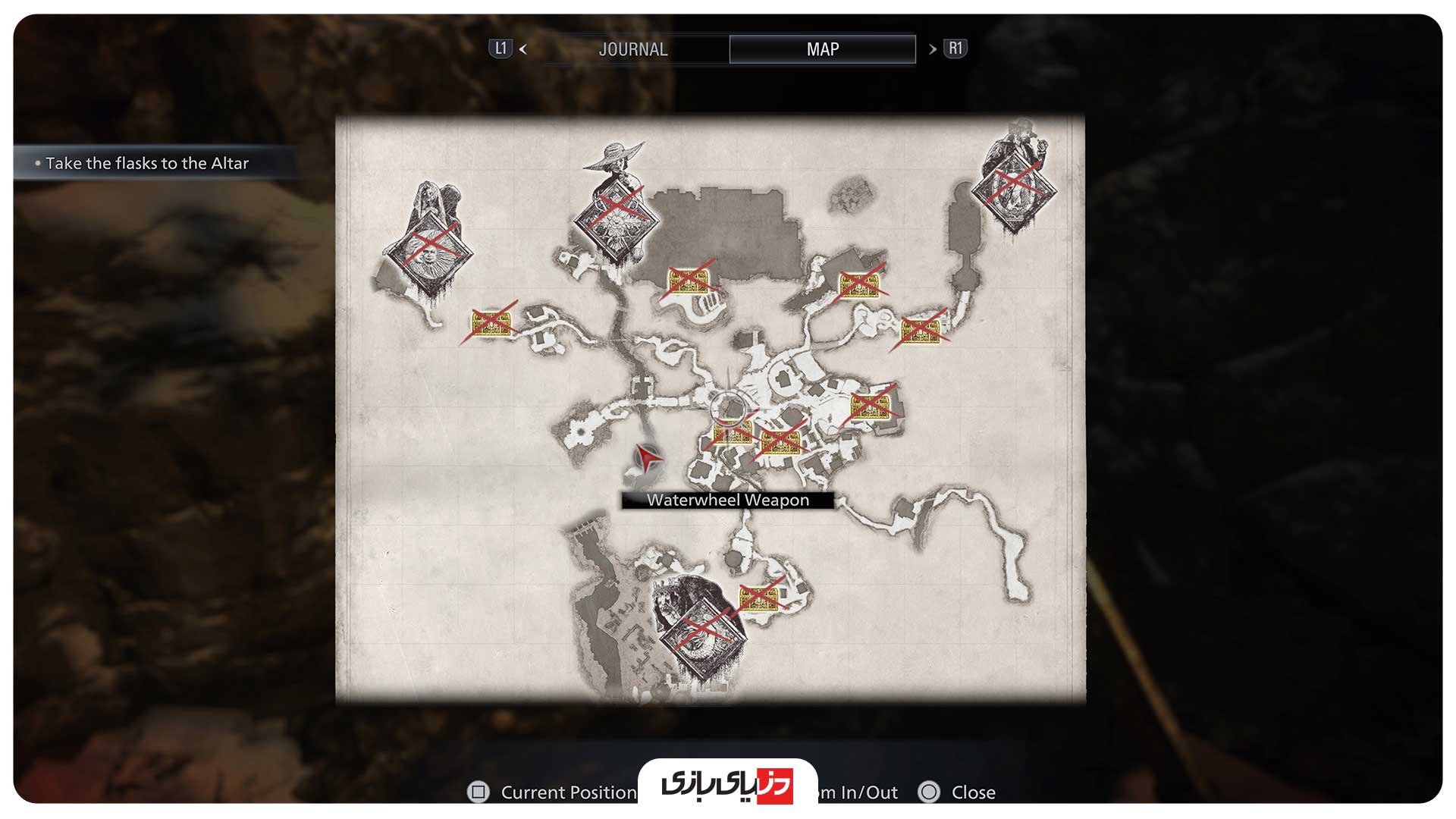Switch to the Journal tab
The height and width of the screenshot is (819, 1456).
[632, 49]
